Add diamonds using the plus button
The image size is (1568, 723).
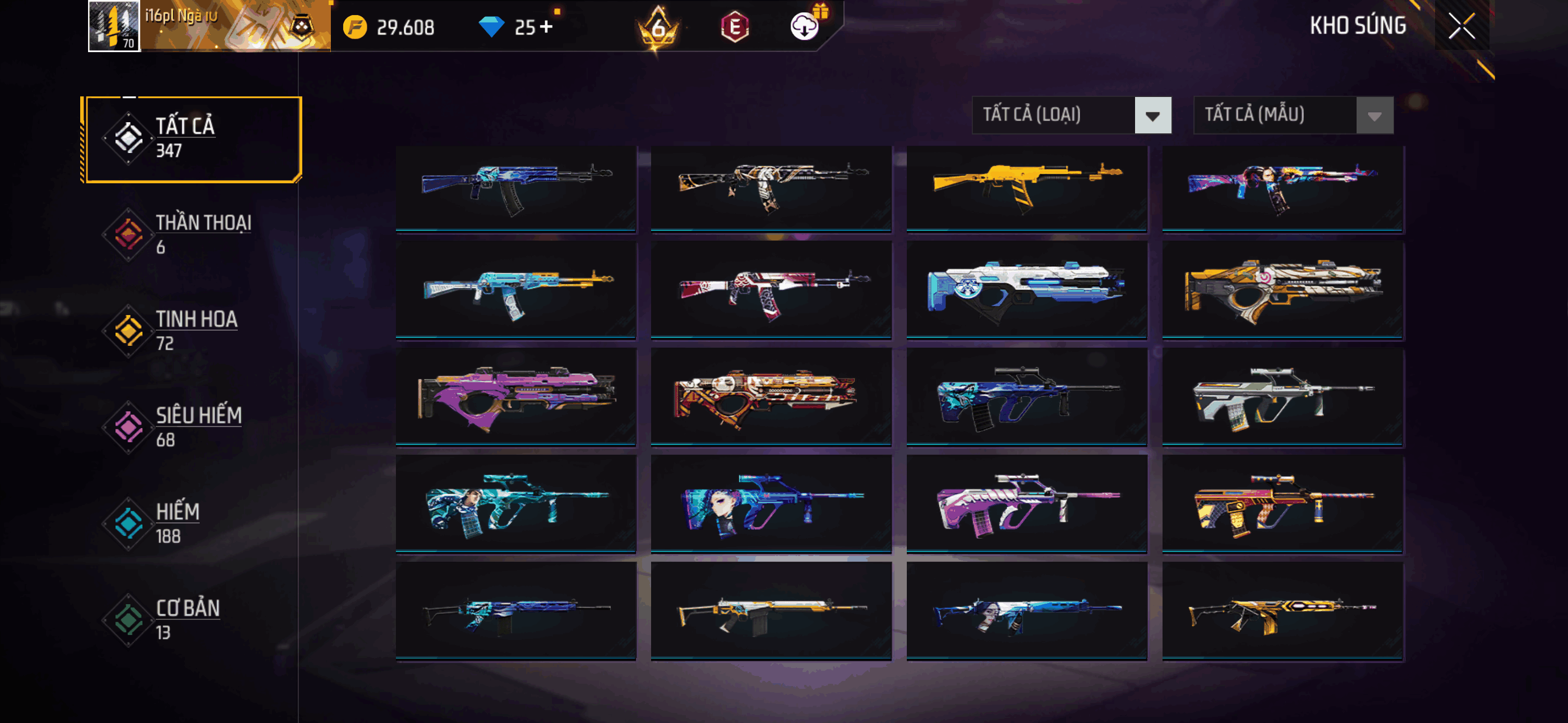coord(546,27)
